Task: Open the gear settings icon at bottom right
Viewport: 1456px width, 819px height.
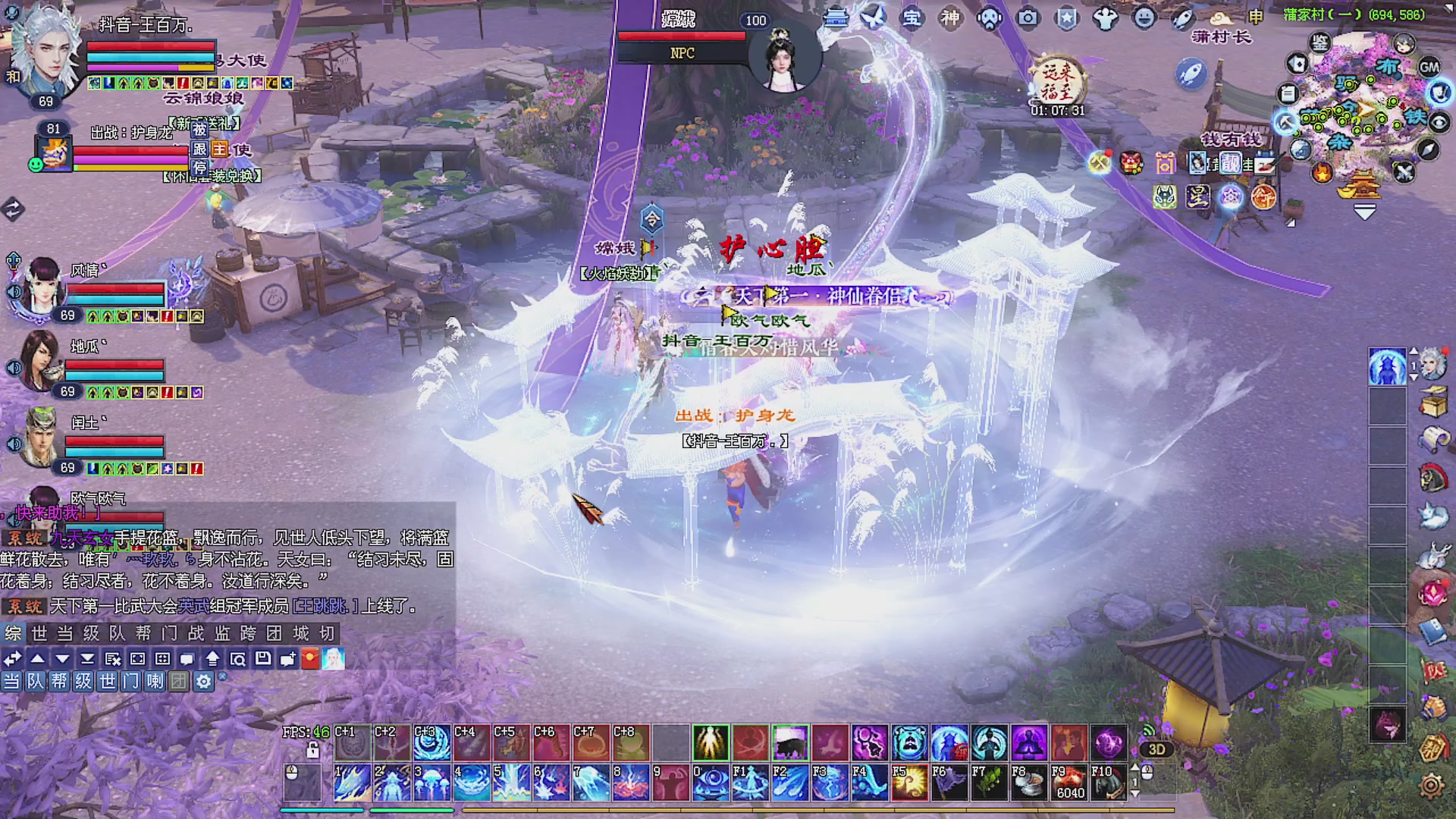Action: point(1431,785)
